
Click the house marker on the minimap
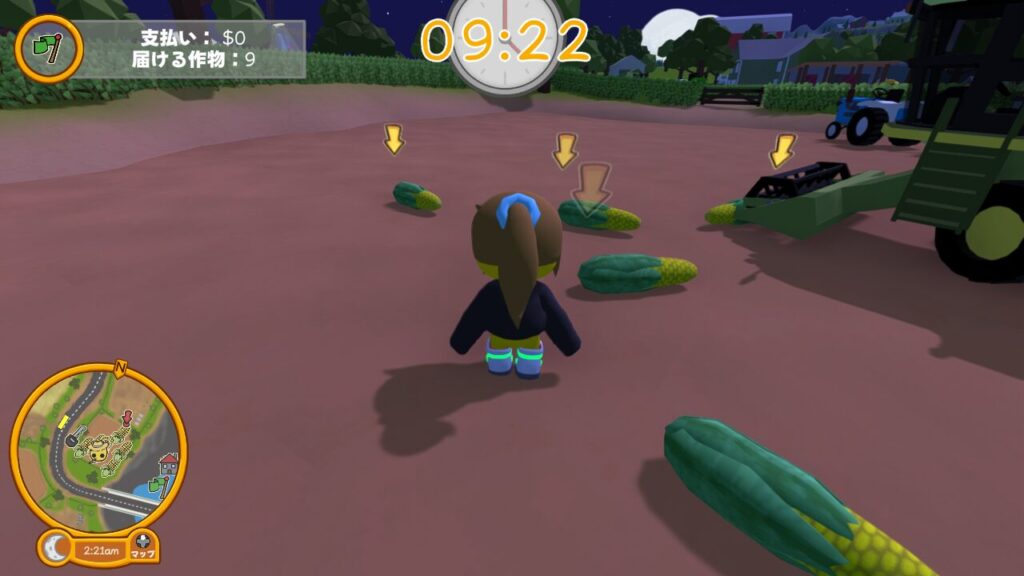[168, 463]
